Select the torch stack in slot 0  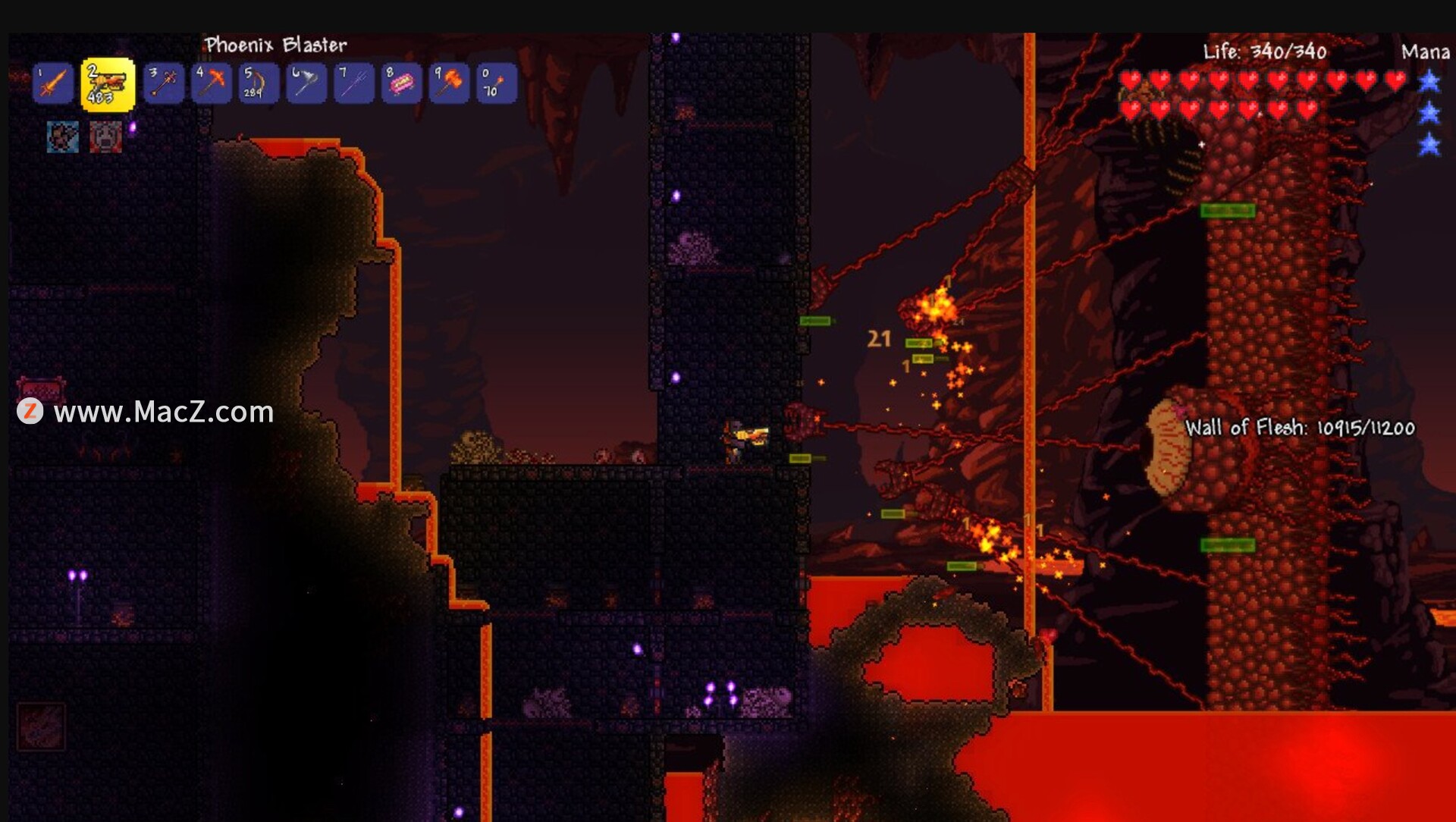495,83
